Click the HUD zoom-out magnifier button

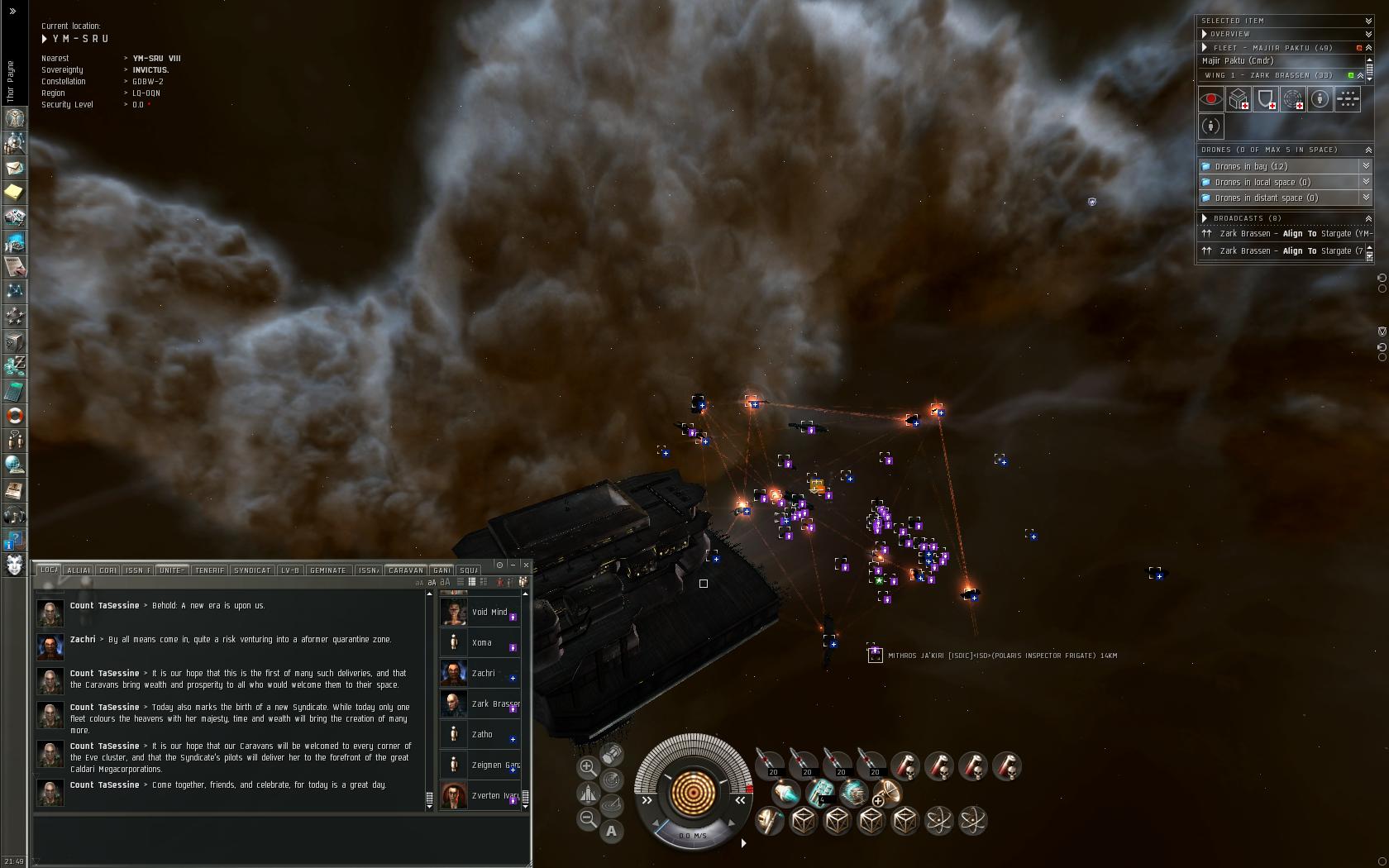point(588,819)
